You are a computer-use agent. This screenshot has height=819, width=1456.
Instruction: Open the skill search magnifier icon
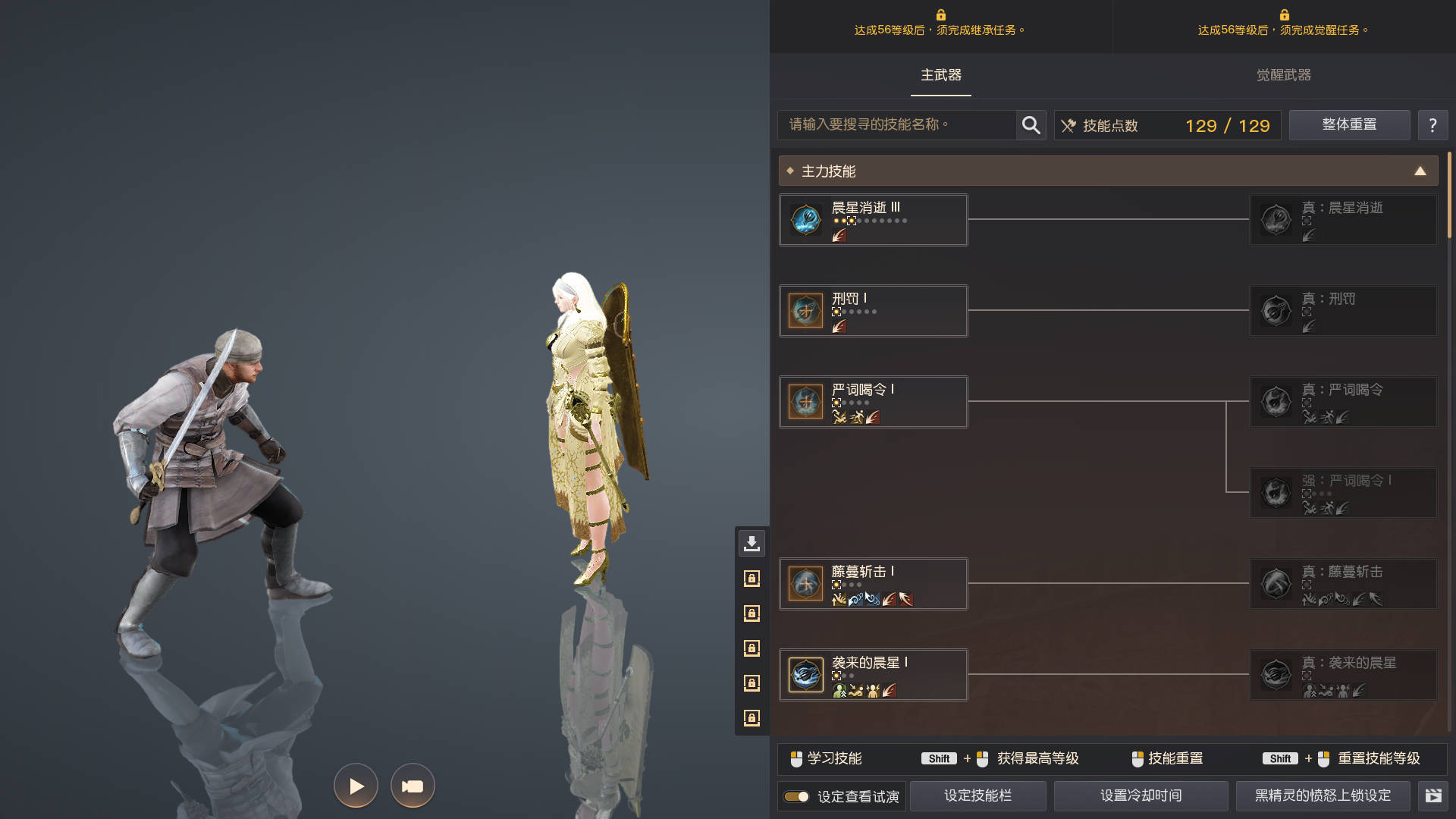[1031, 125]
